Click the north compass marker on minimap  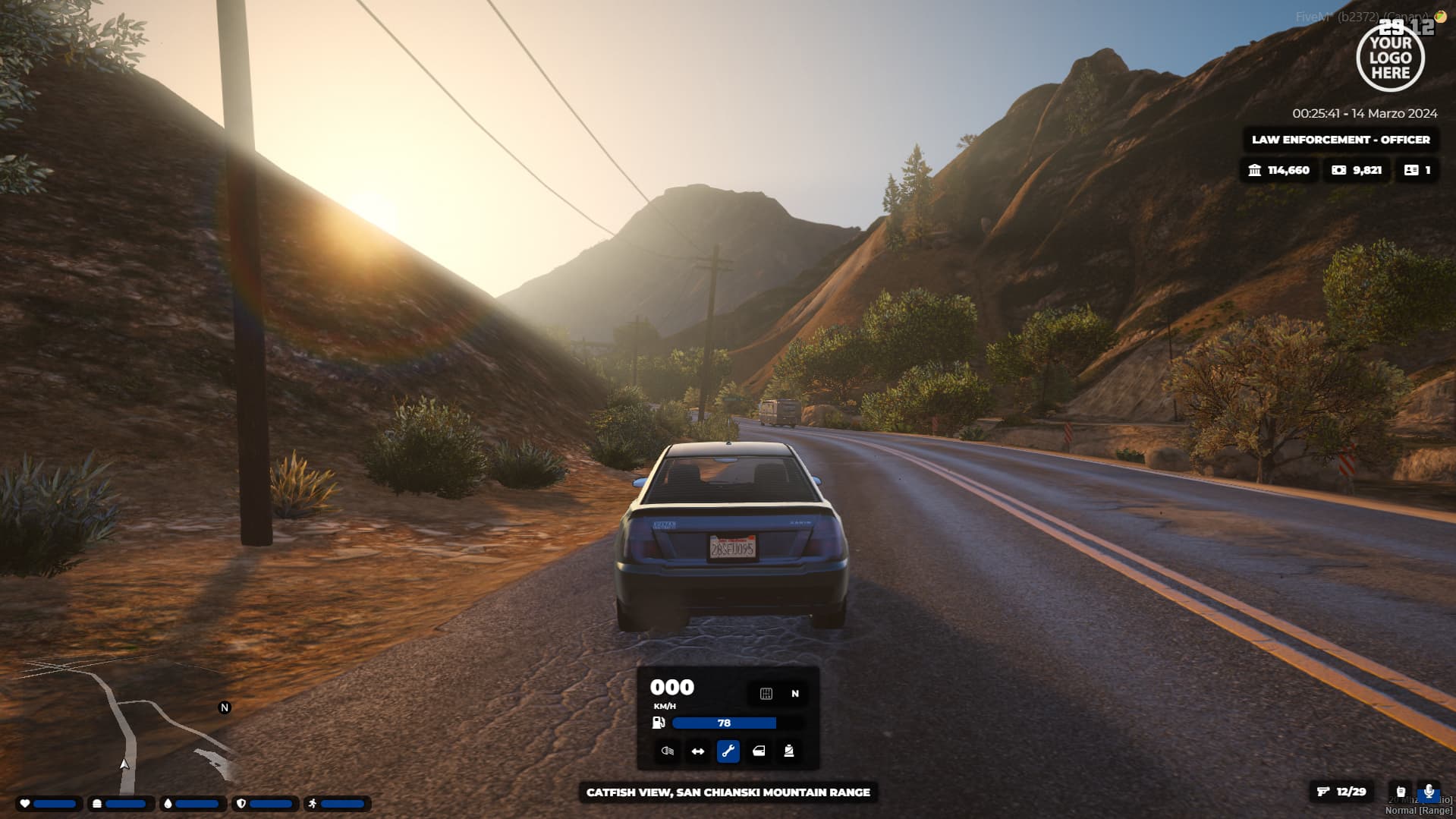(225, 707)
